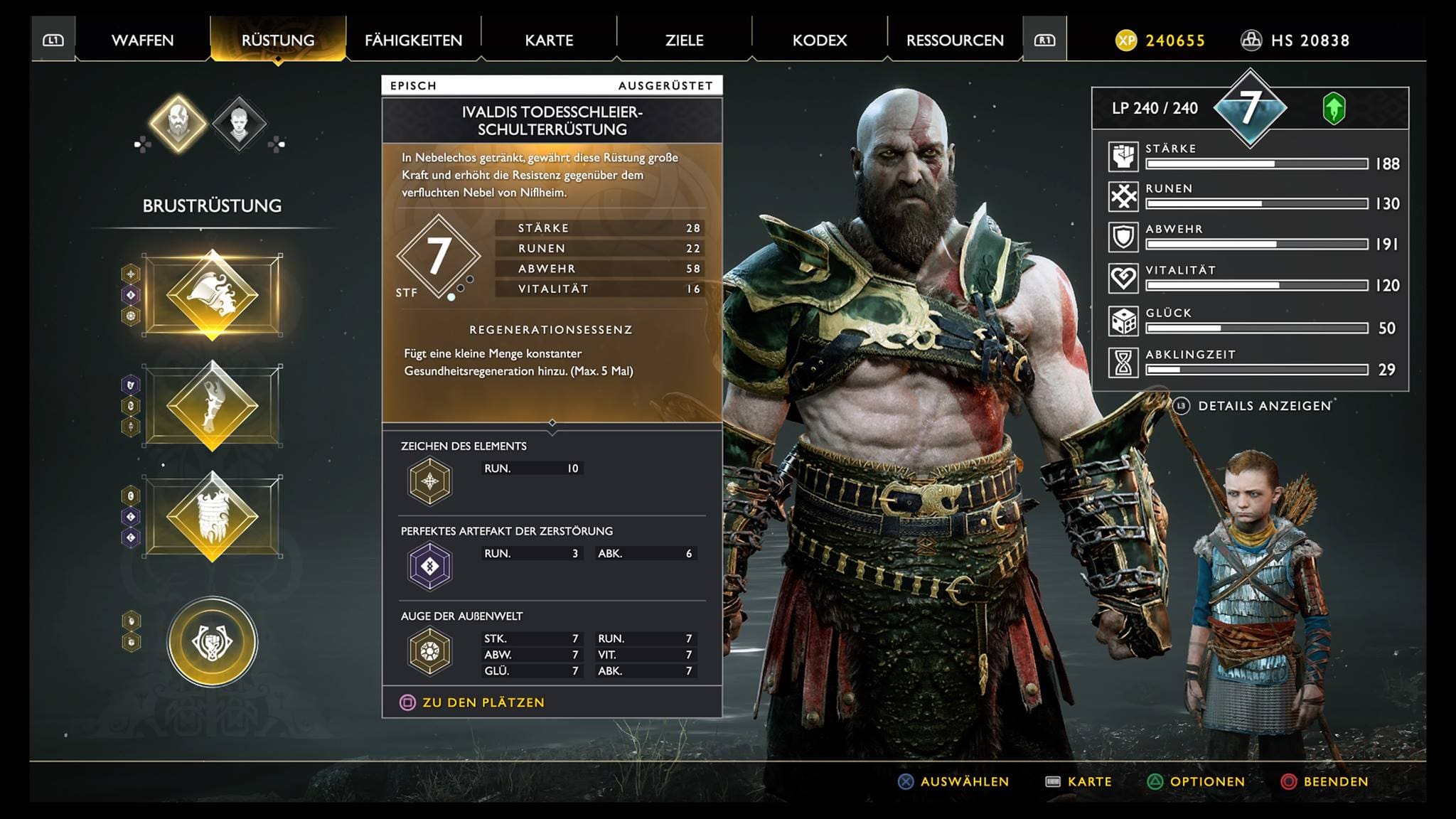Screen dimensions: 1456x819
Task: Open the Fähigkeiten tab
Action: click(413, 41)
